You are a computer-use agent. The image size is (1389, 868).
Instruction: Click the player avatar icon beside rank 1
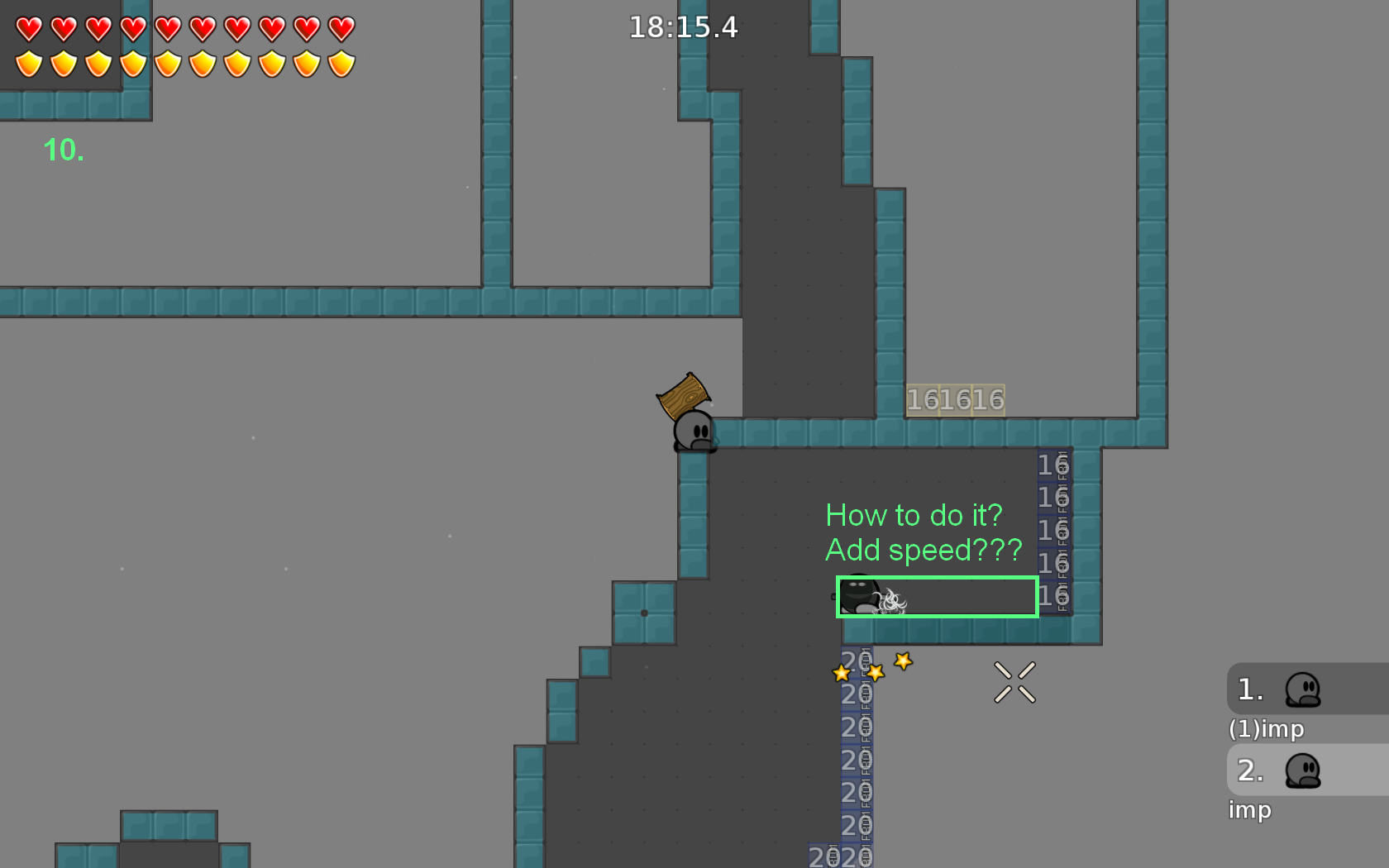coord(1303,690)
